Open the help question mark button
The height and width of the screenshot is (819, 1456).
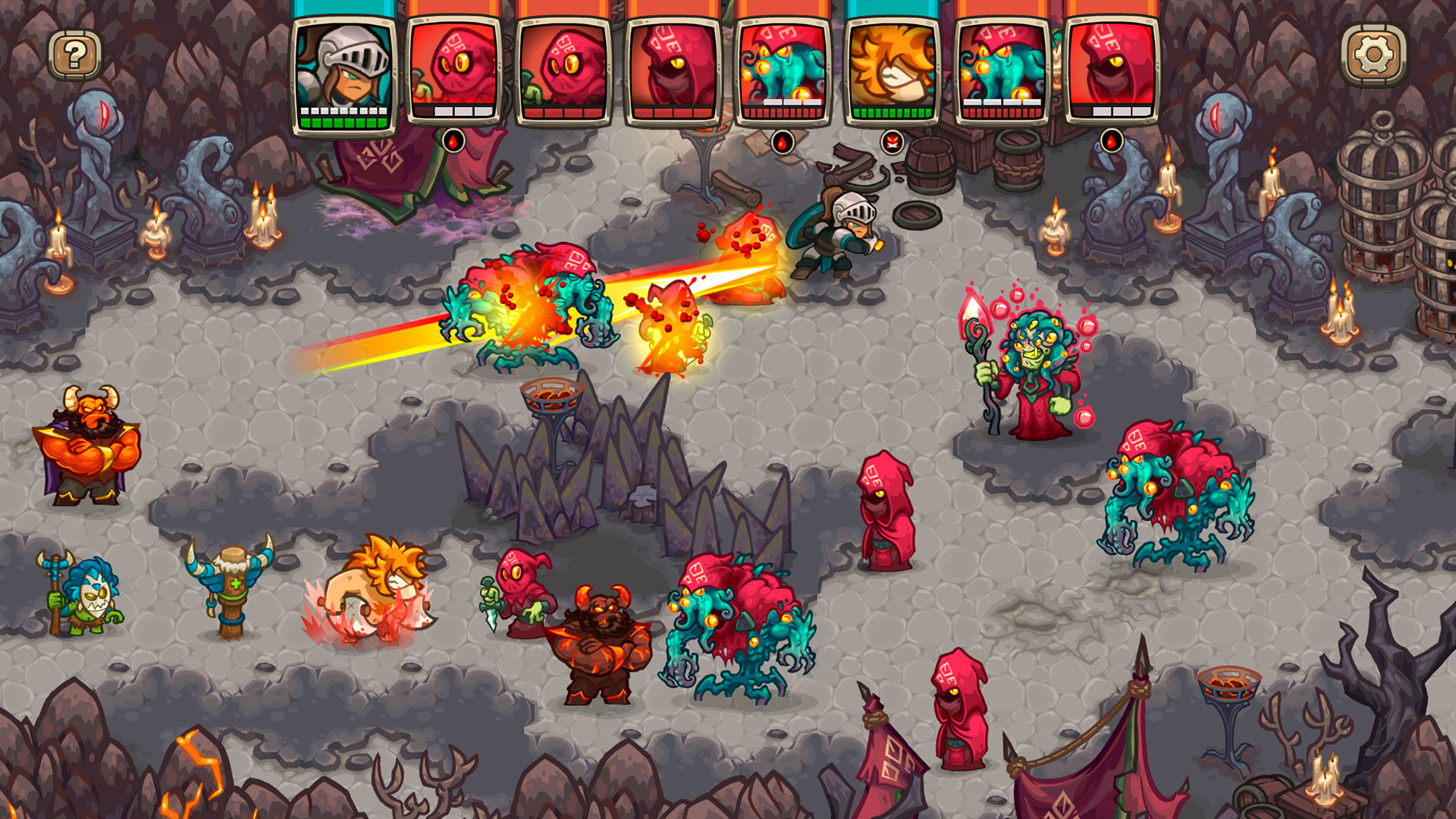tap(74, 54)
